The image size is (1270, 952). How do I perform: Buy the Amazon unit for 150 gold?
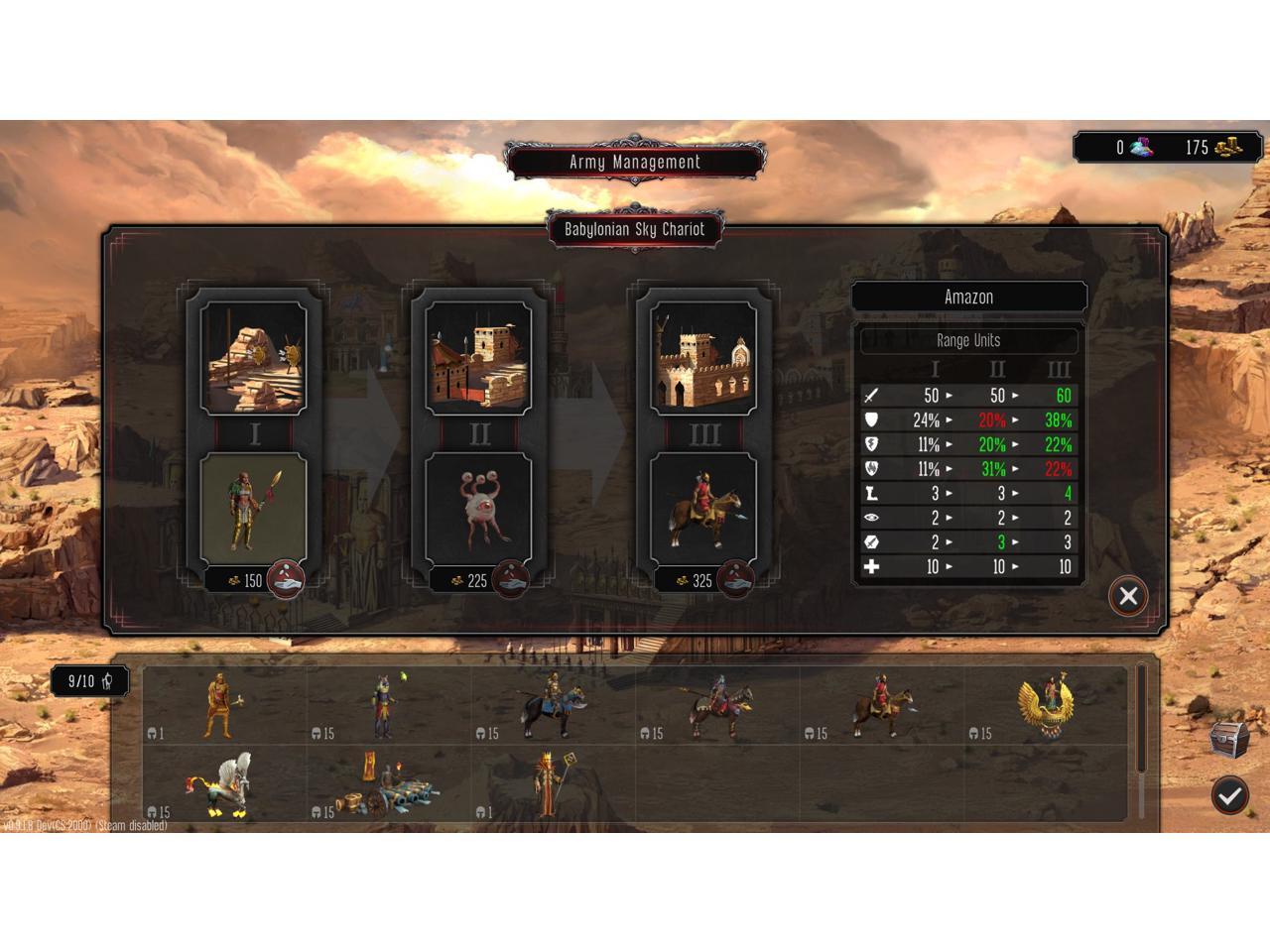tap(285, 580)
